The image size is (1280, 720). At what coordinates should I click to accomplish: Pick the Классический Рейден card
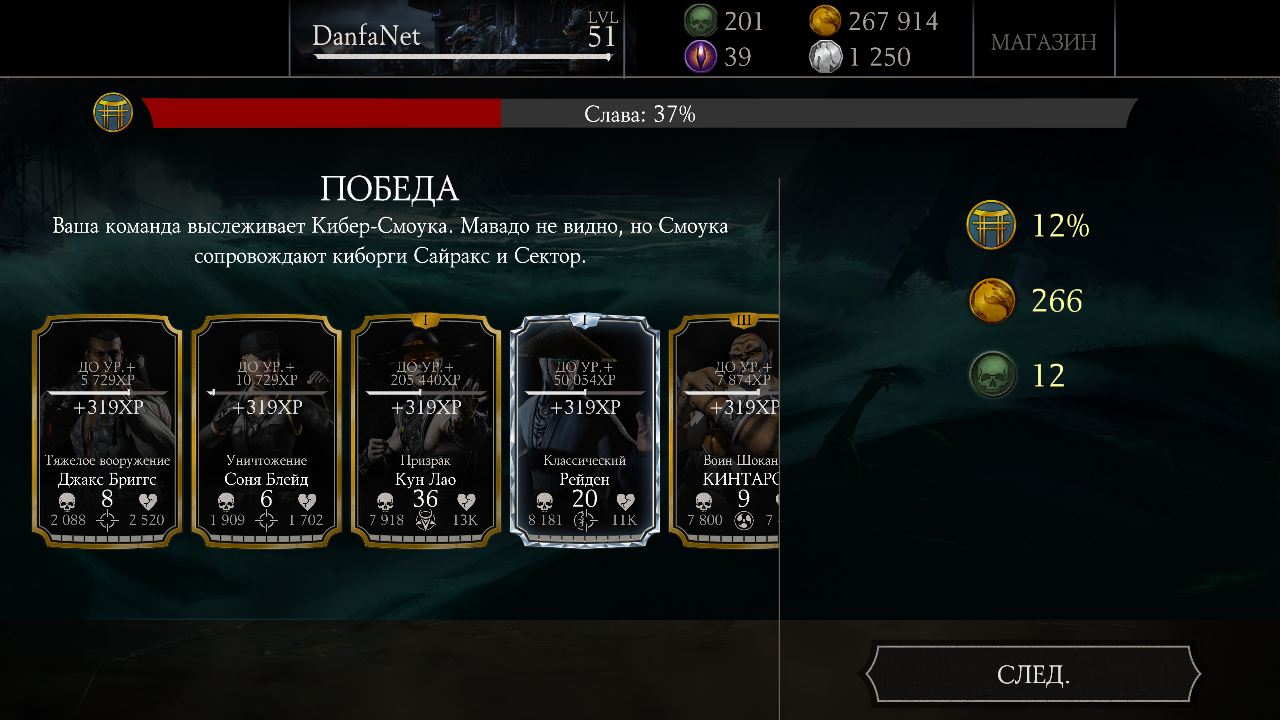point(585,431)
